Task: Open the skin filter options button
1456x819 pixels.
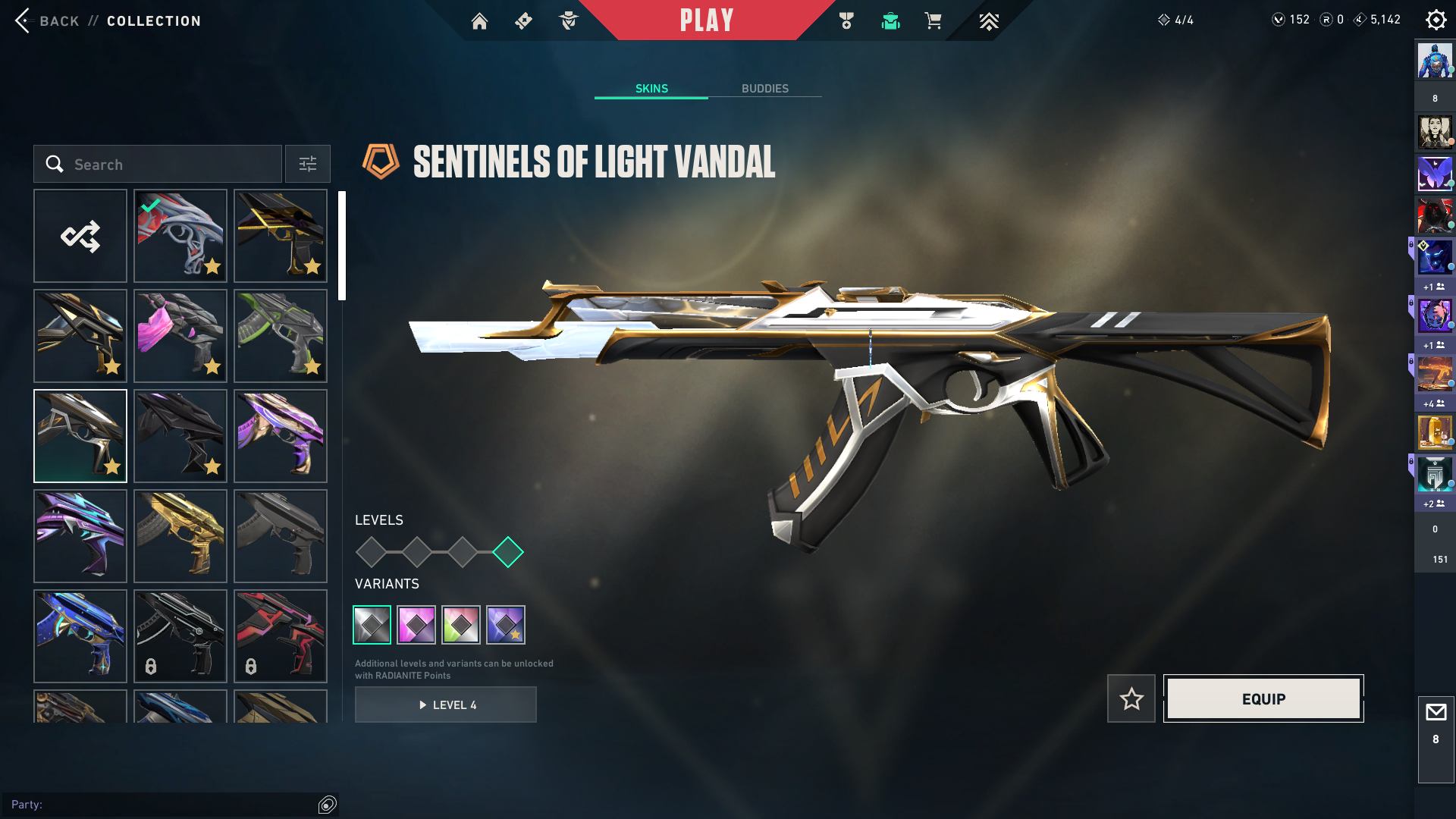Action: pyautogui.click(x=308, y=165)
